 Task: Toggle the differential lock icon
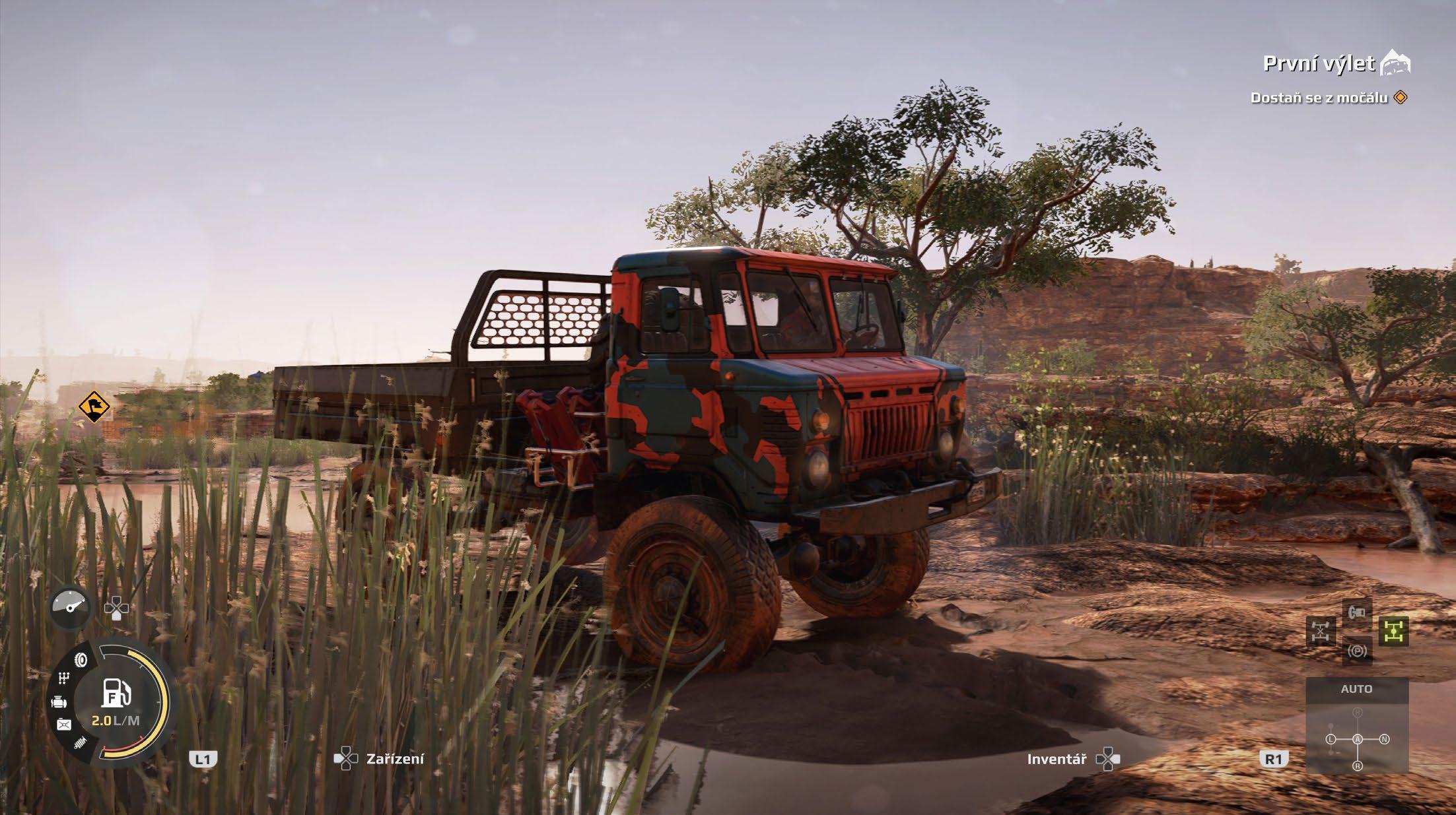pyautogui.click(x=1320, y=632)
